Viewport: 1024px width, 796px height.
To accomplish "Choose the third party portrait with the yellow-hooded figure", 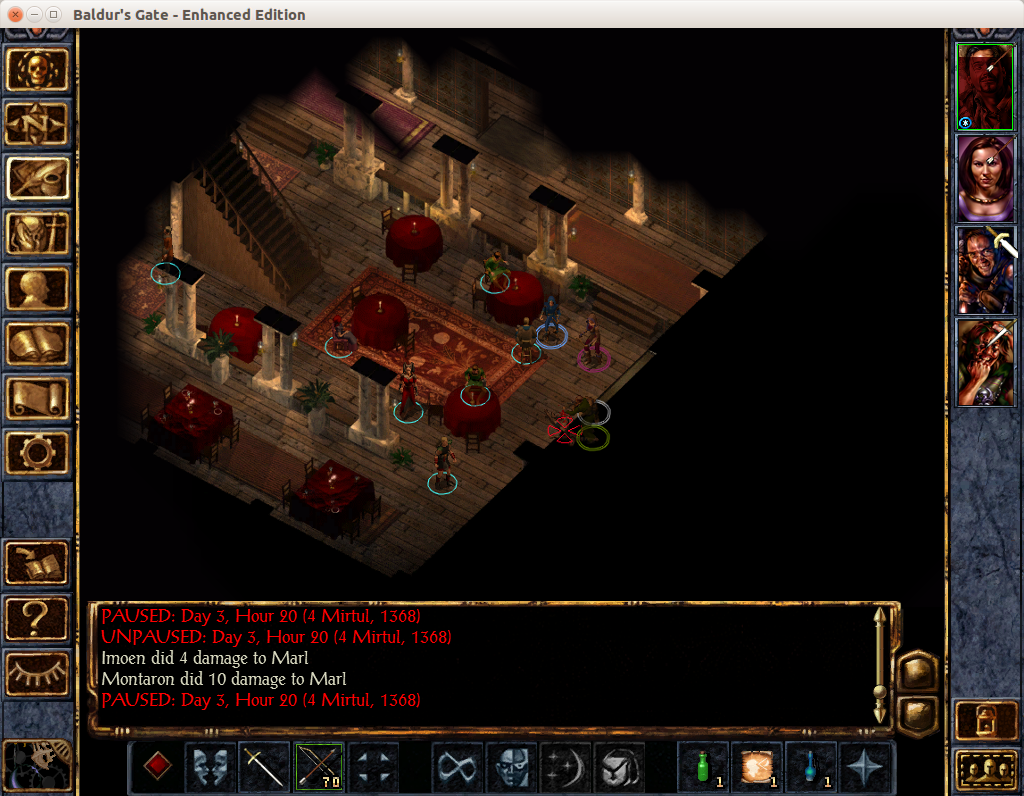I will (x=986, y=270).
